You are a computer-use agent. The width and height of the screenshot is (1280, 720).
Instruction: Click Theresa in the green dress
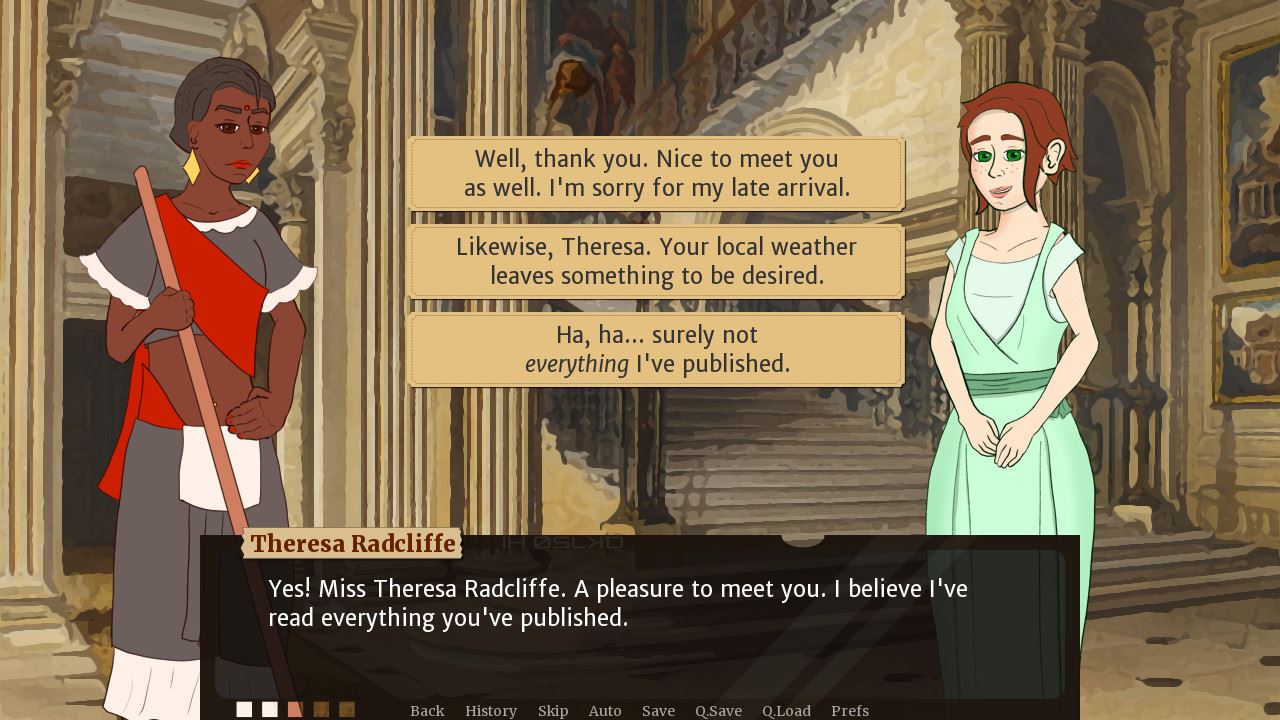click(1000, 300)
